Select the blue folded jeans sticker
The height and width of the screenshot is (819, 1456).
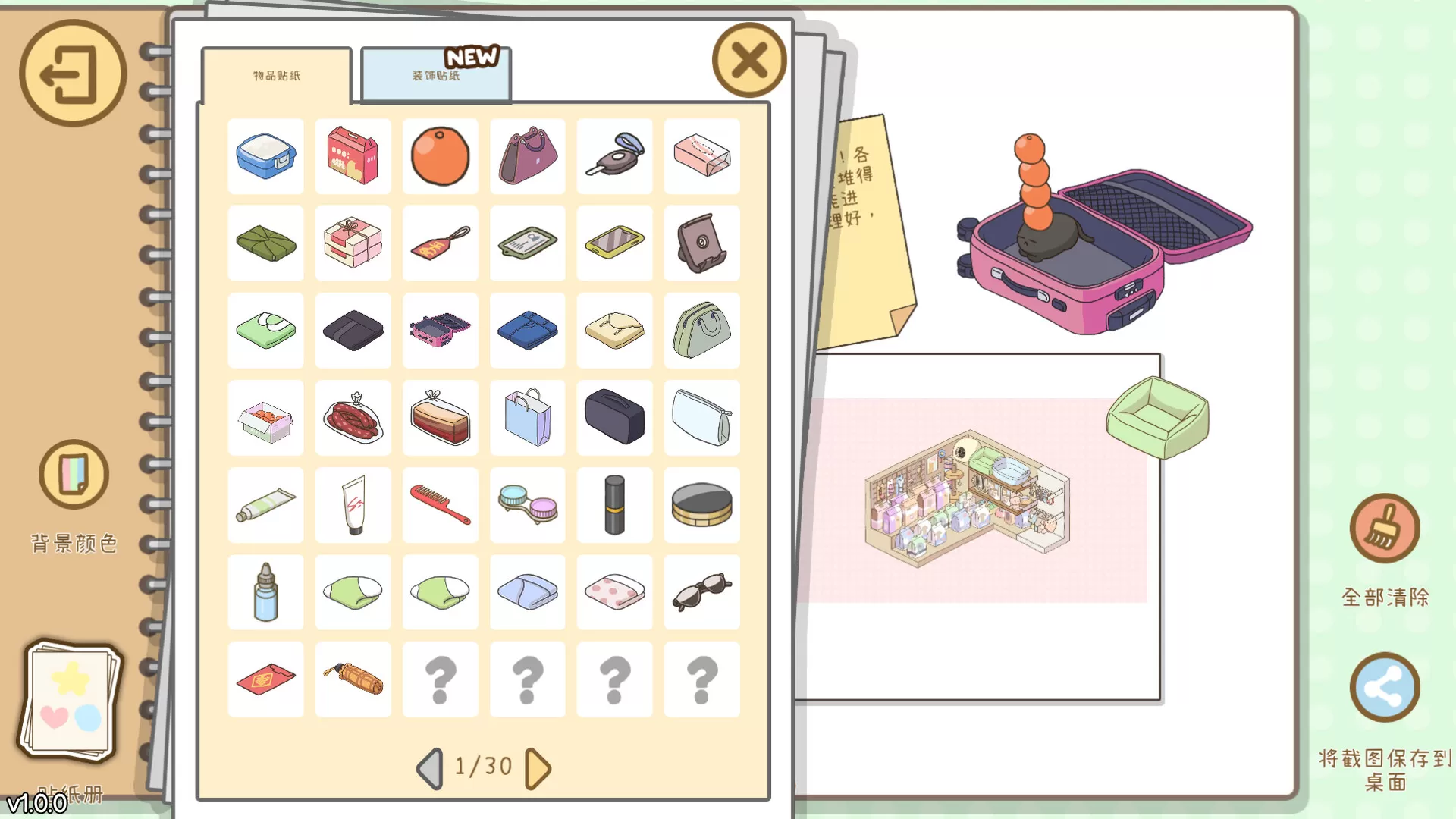[527, 331]
